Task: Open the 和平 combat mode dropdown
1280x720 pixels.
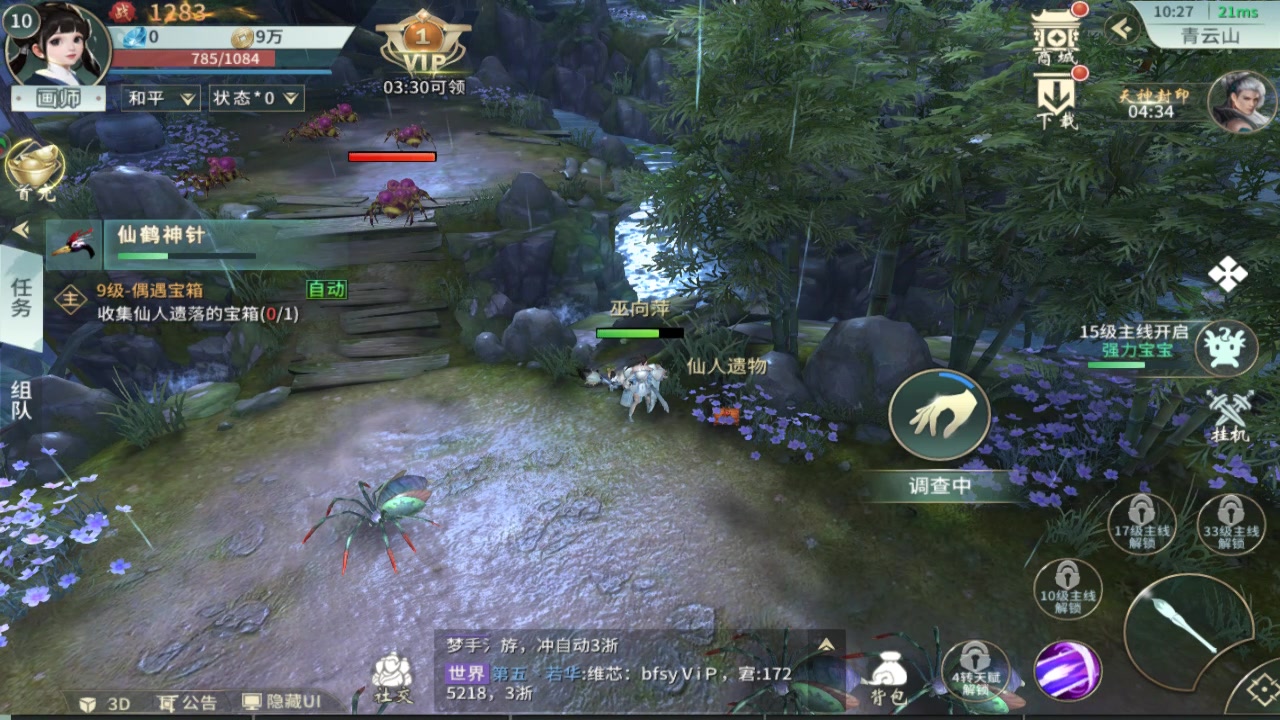Action: 160,98
